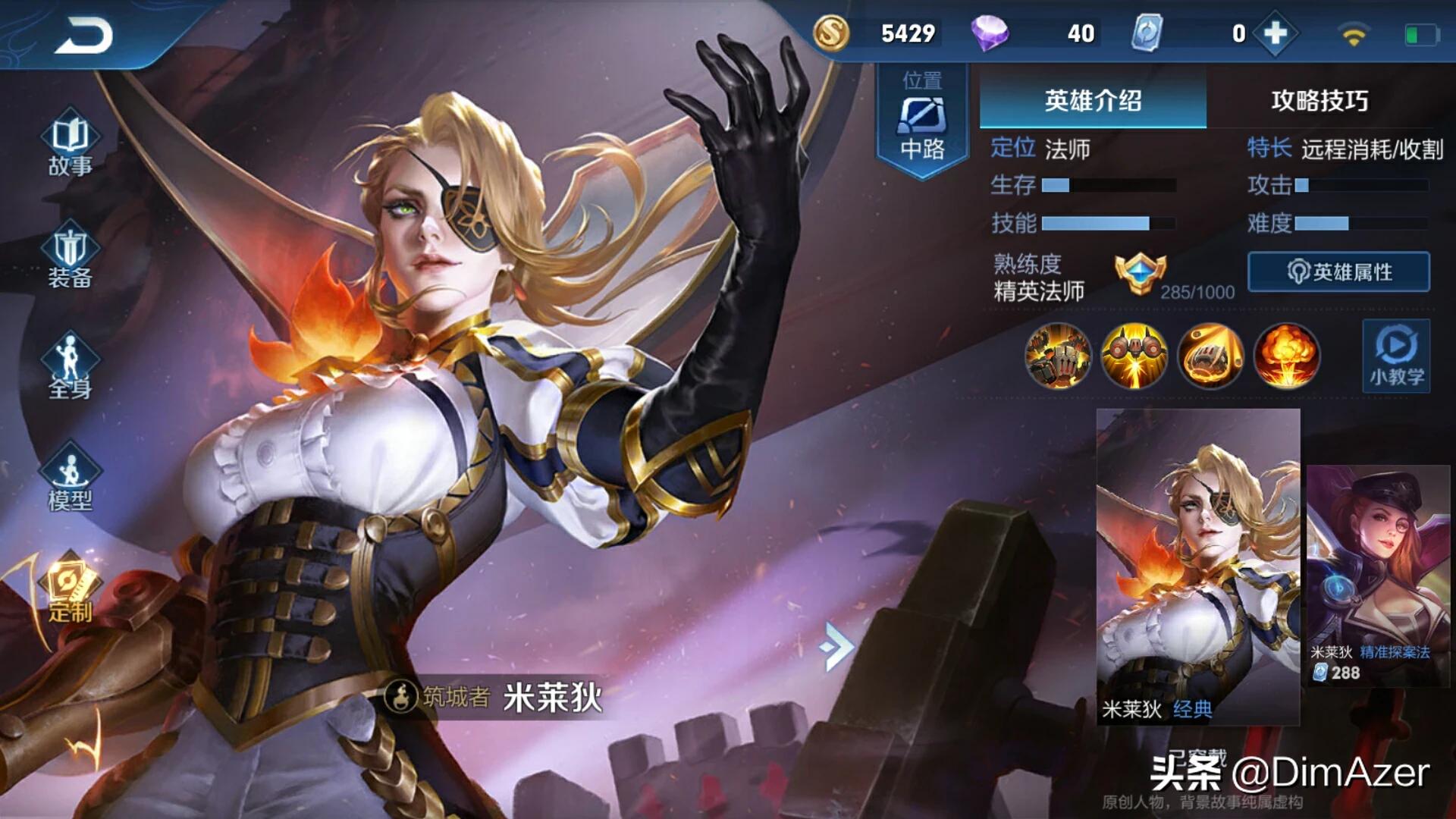Click the arrow next to the hero name

836,647
